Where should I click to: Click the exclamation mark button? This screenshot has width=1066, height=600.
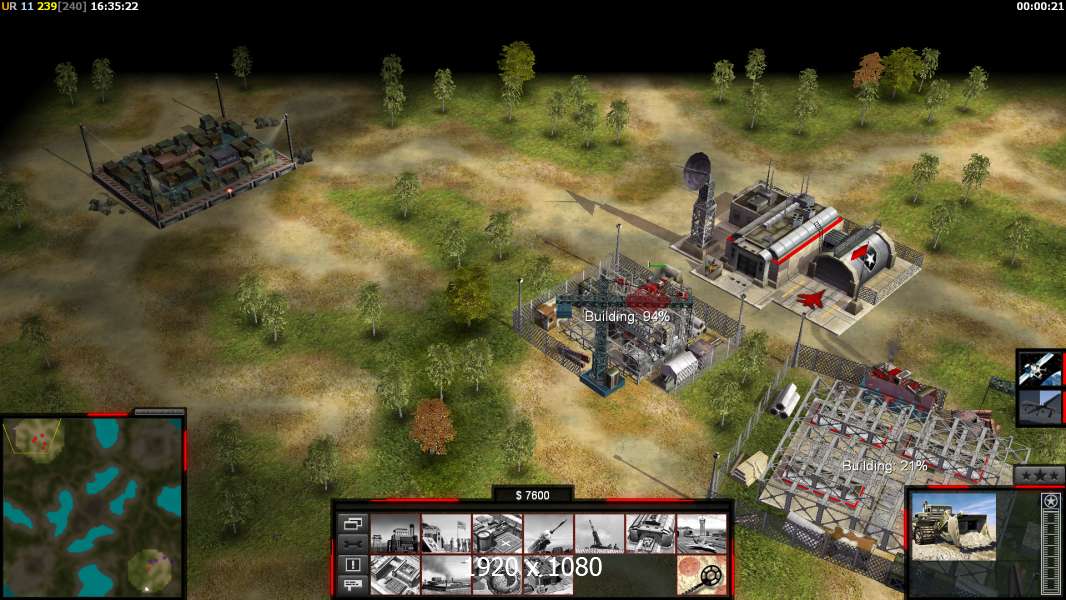click(x=353, y=564)
